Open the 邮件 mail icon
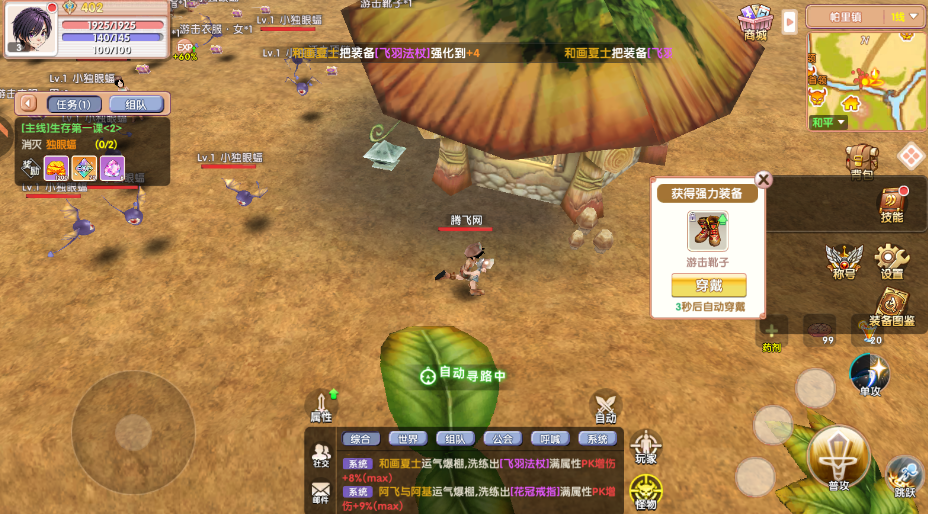 (x=321, y=492)
